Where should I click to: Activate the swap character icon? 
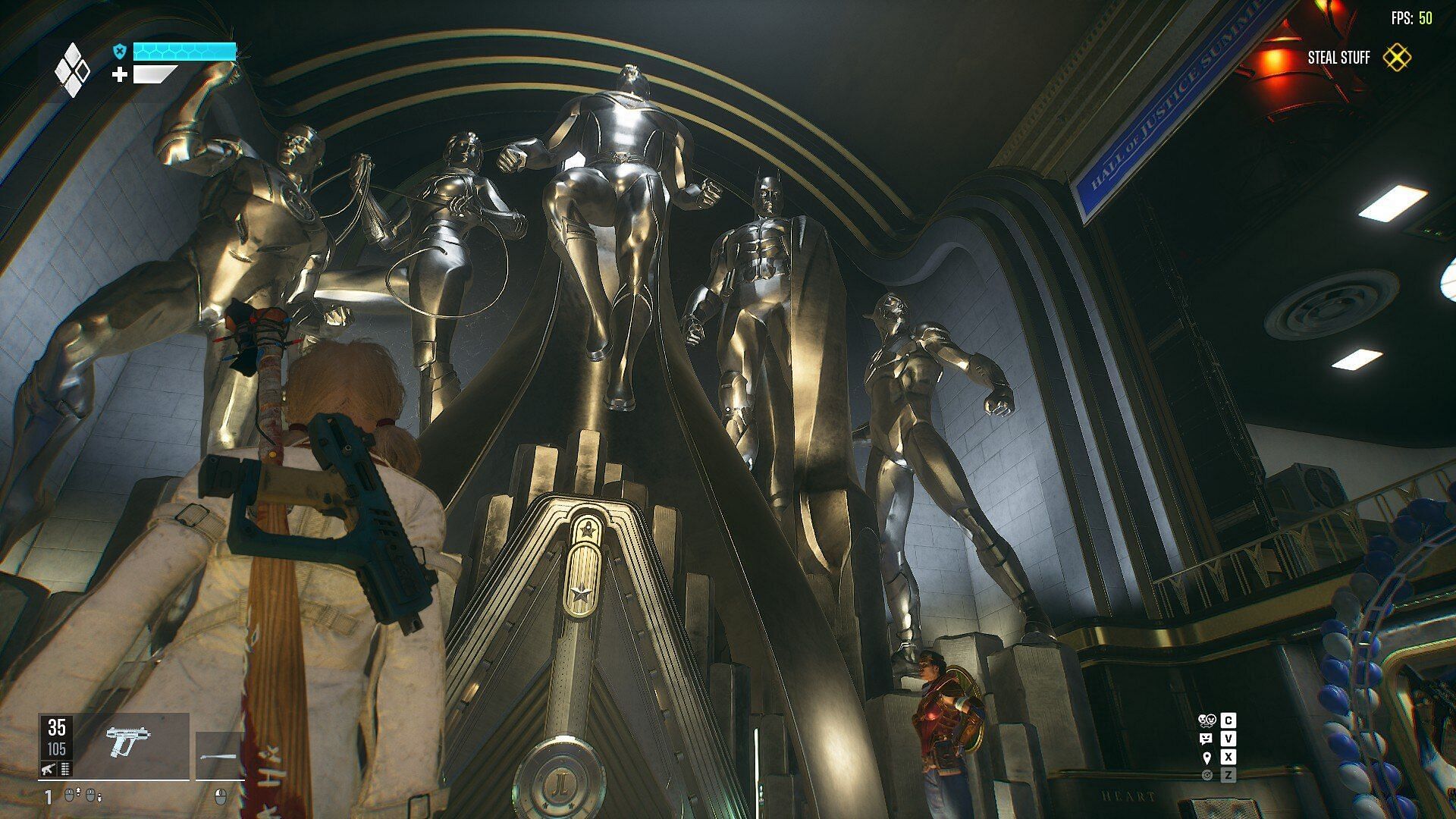[1207, 720]
